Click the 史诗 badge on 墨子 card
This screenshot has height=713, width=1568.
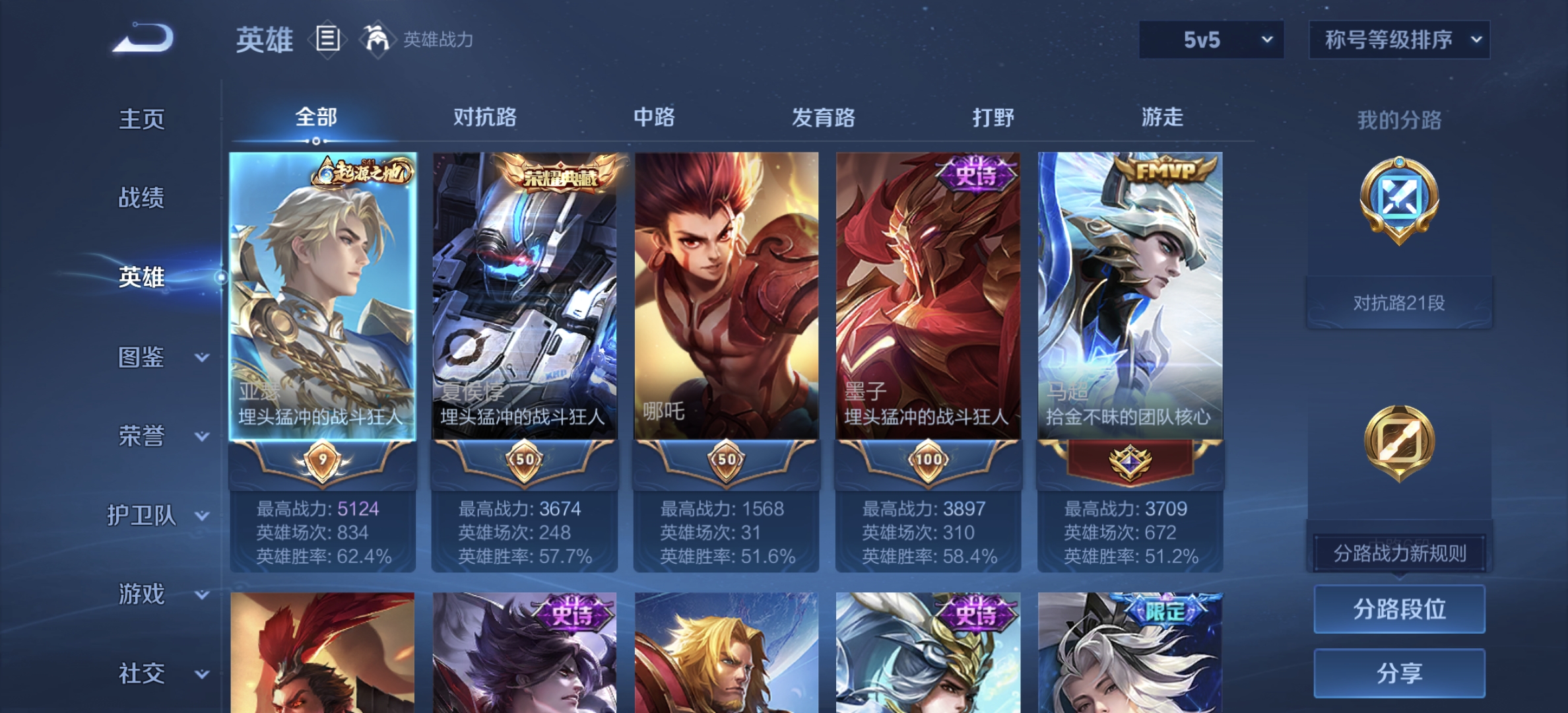click(975, 176)
